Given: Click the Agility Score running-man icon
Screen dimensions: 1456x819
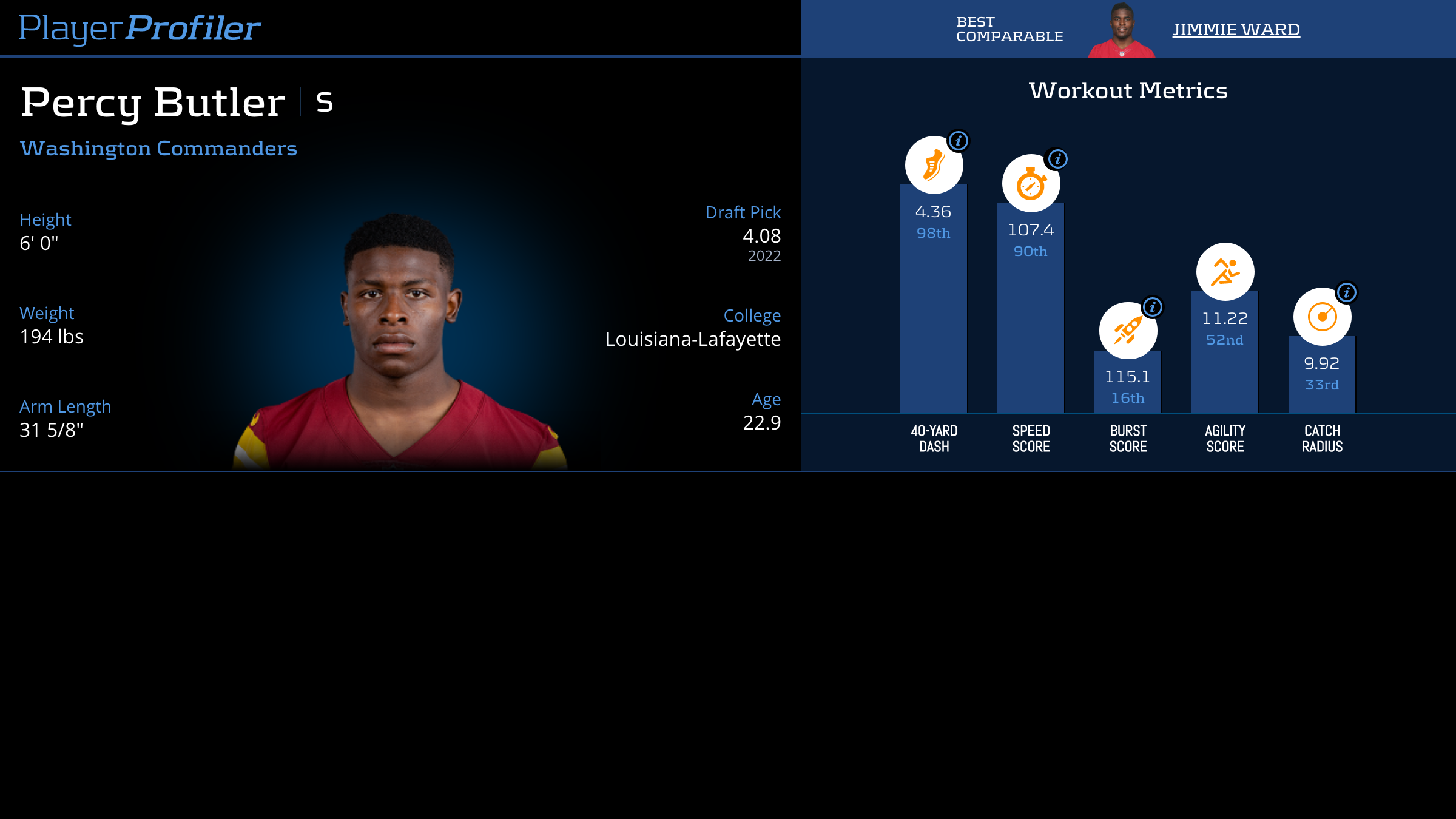Looking at the screenshot, I should pos(1225,272).
